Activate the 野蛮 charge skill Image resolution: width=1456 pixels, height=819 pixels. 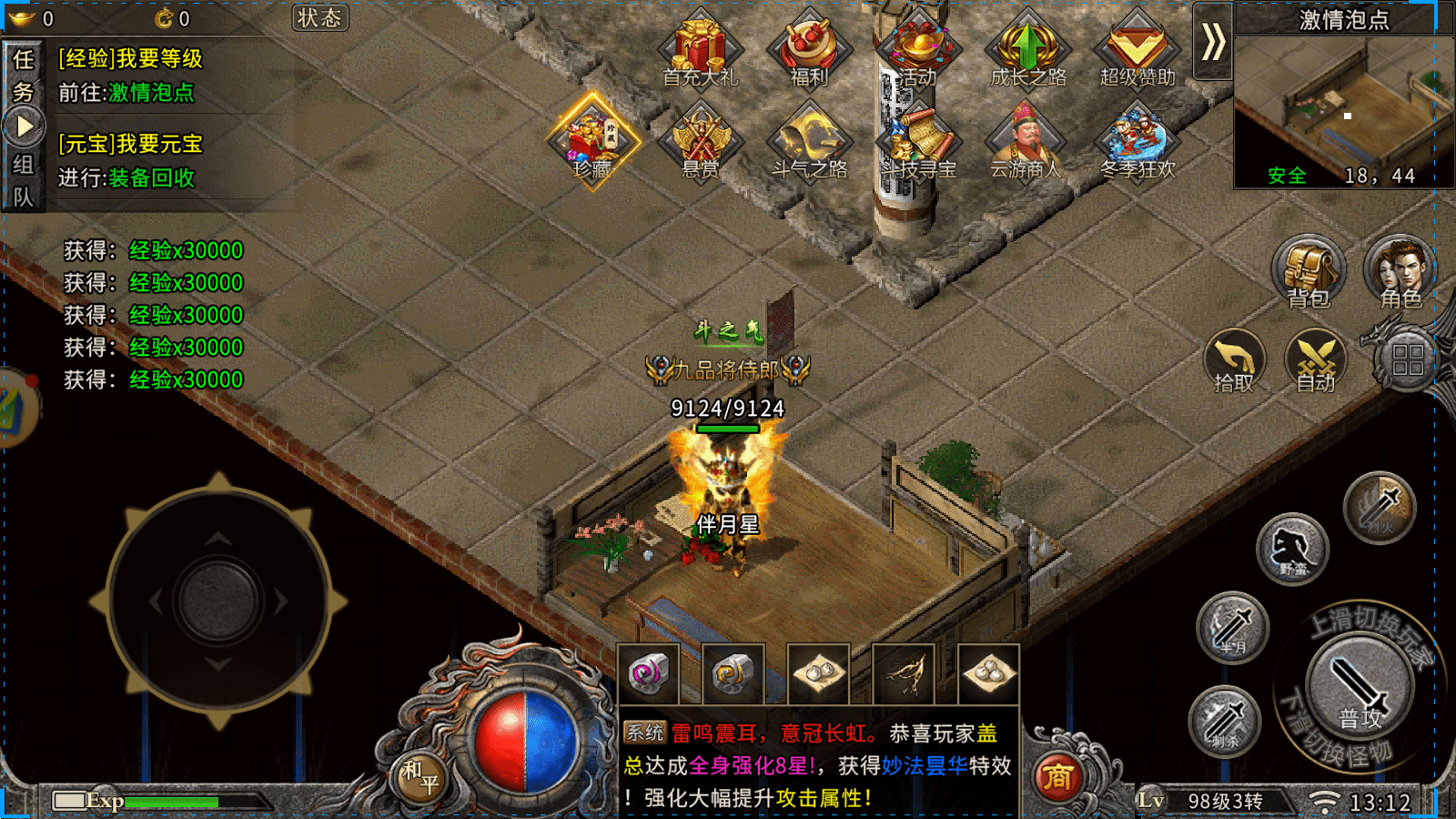coord(1292,549)
